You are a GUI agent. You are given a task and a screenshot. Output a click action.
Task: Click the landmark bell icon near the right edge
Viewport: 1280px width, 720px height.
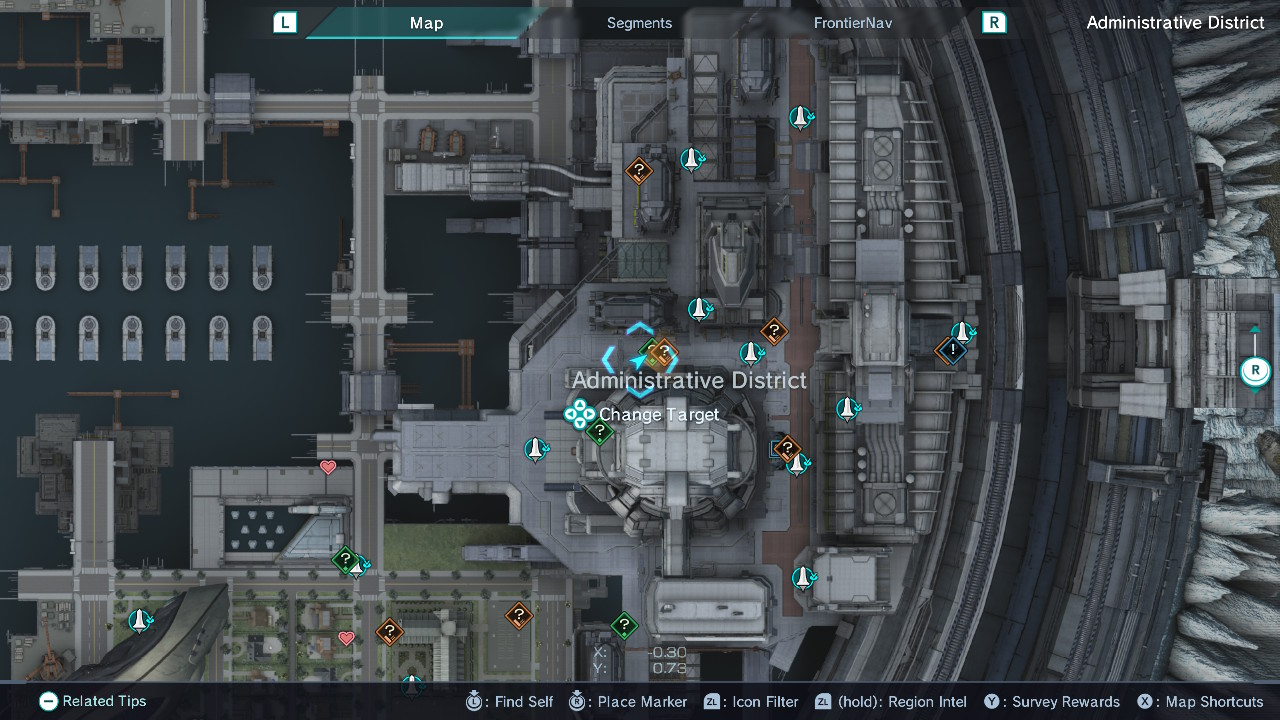pos(963,330)
